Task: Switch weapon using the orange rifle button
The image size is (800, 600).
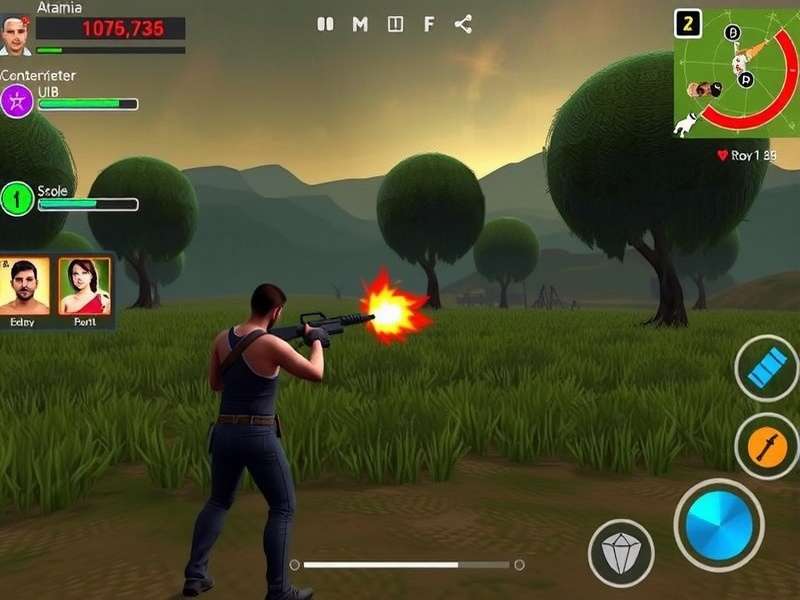Action: 767,446
